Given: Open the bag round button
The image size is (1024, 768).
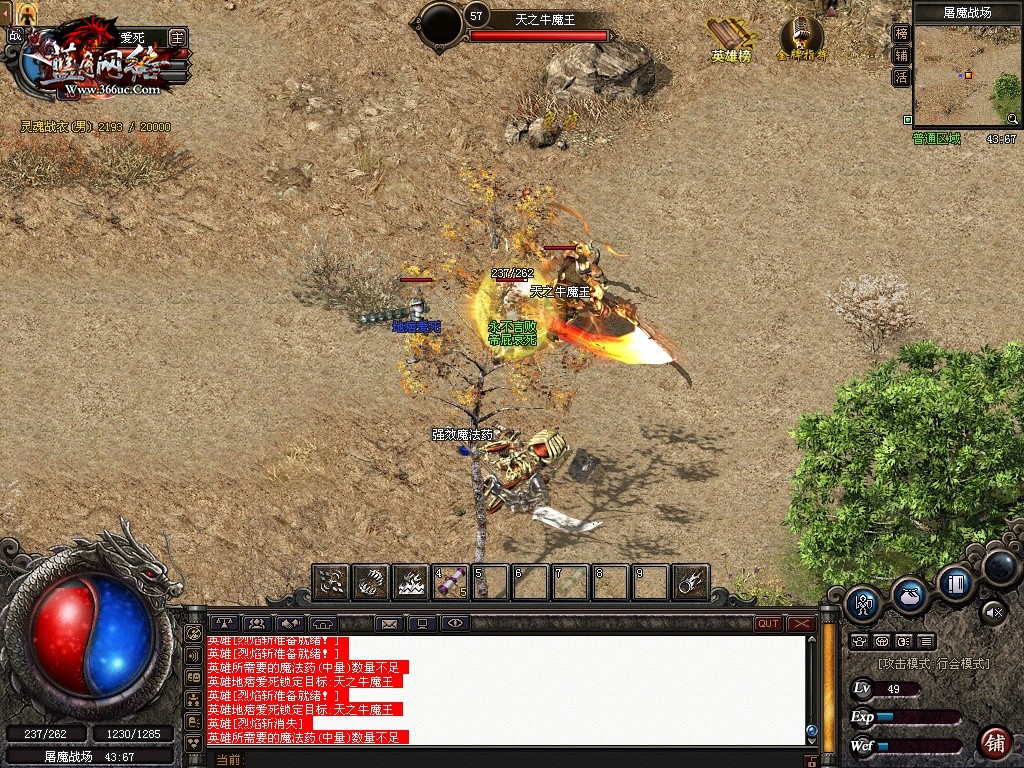Looking at the screenshot, I should 909,594.
